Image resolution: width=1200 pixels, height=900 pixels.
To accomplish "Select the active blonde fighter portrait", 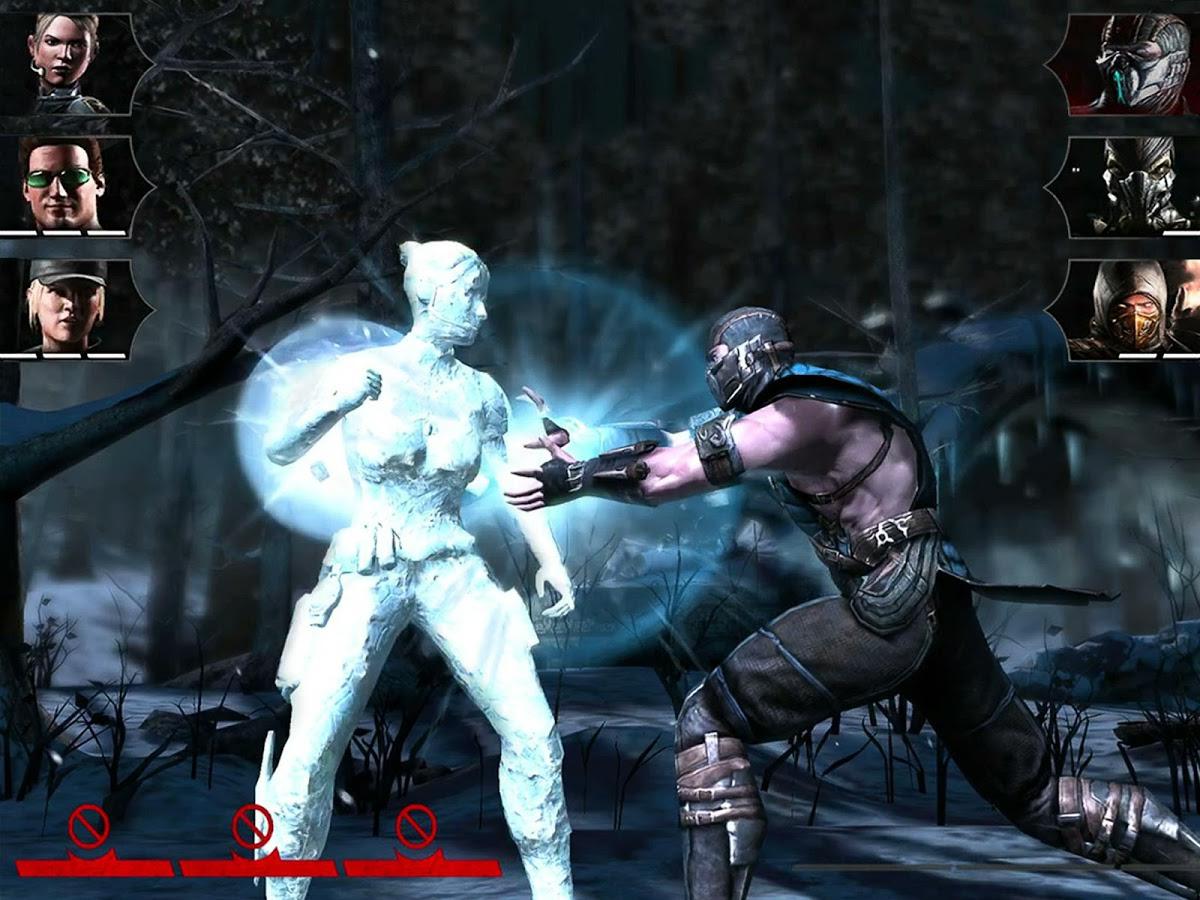I will [x=66, y=63].
